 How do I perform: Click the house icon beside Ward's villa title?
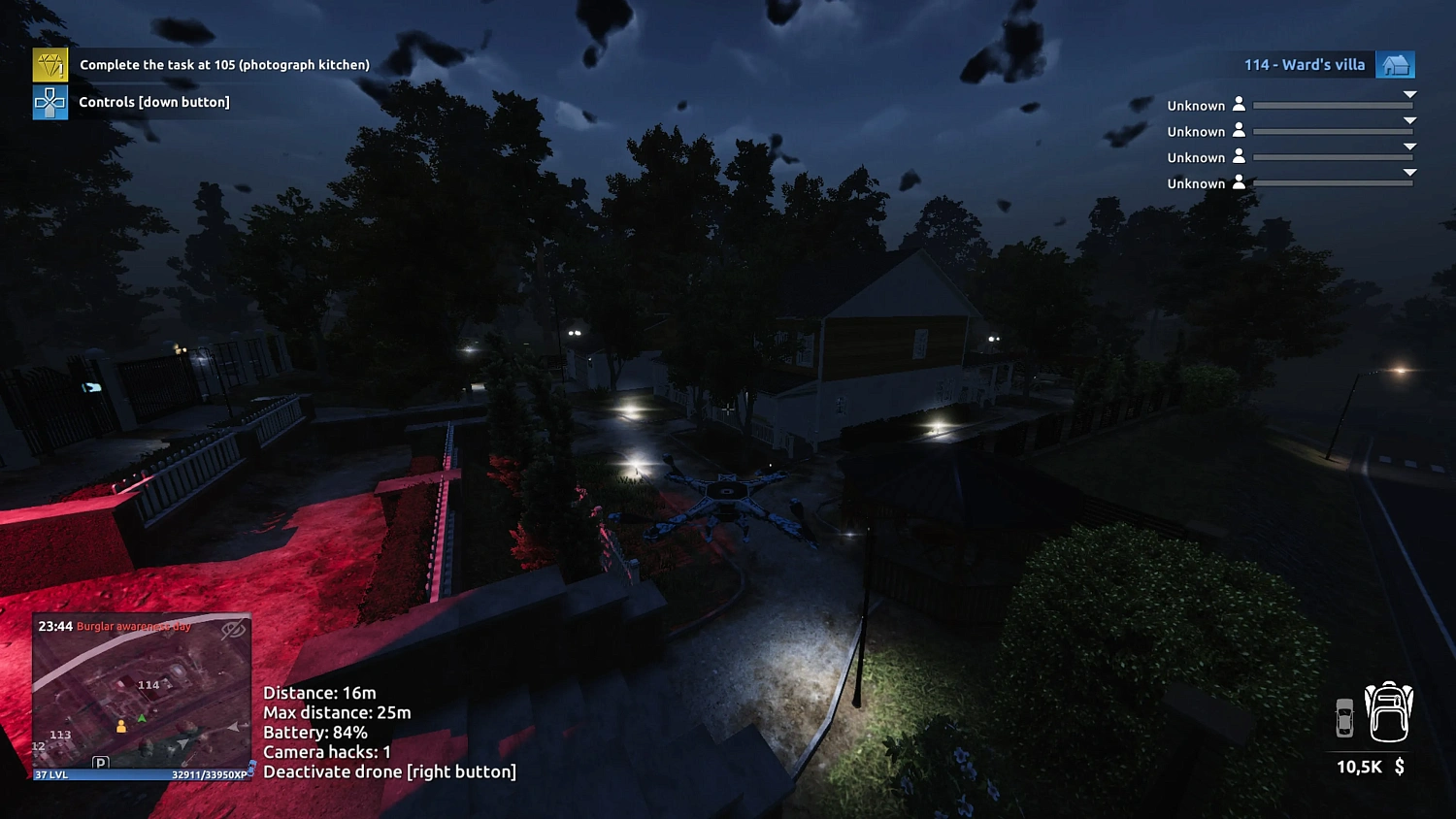point(1396,64)
